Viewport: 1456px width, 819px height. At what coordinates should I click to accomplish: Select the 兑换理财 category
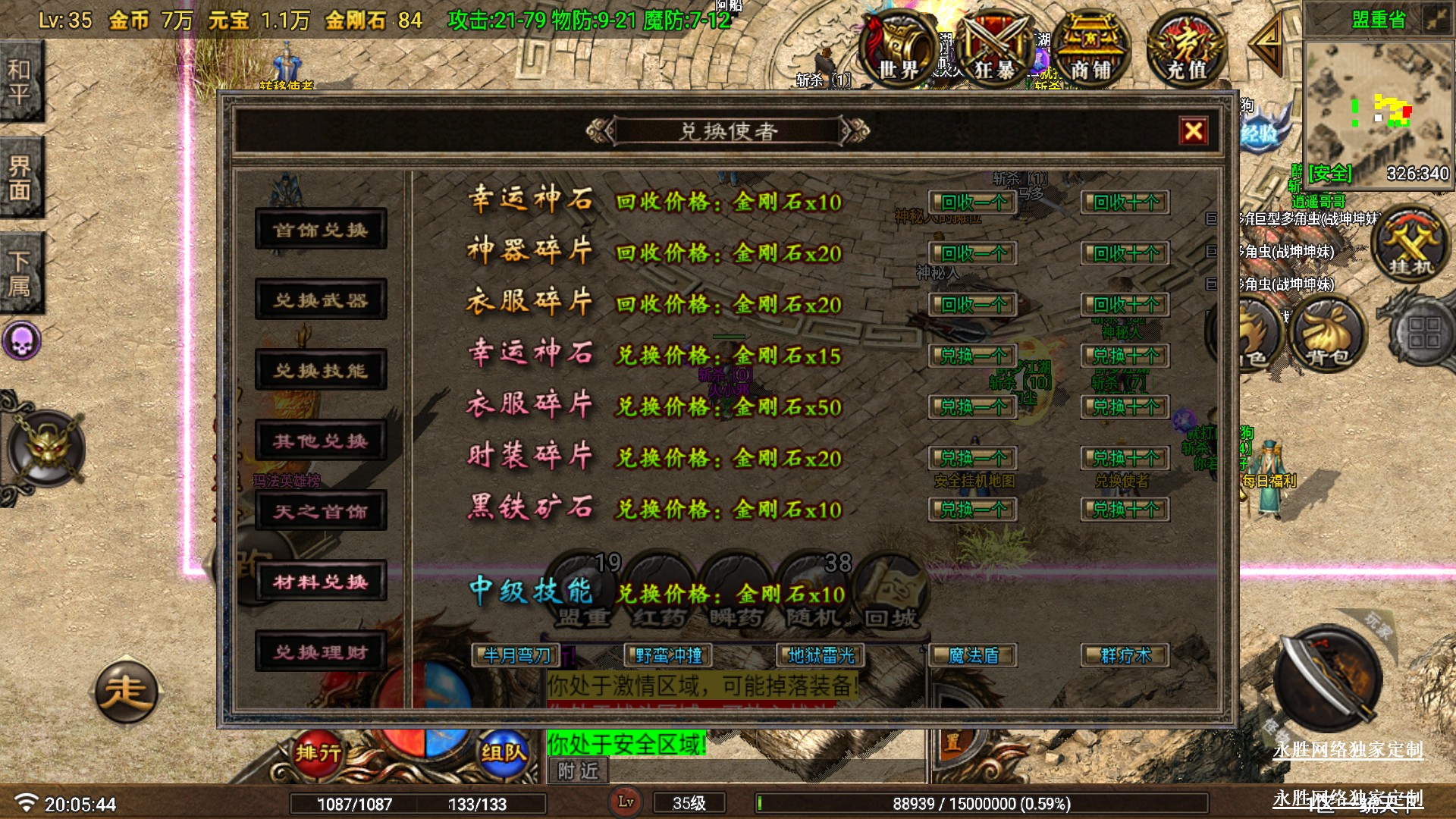(321, 652)
